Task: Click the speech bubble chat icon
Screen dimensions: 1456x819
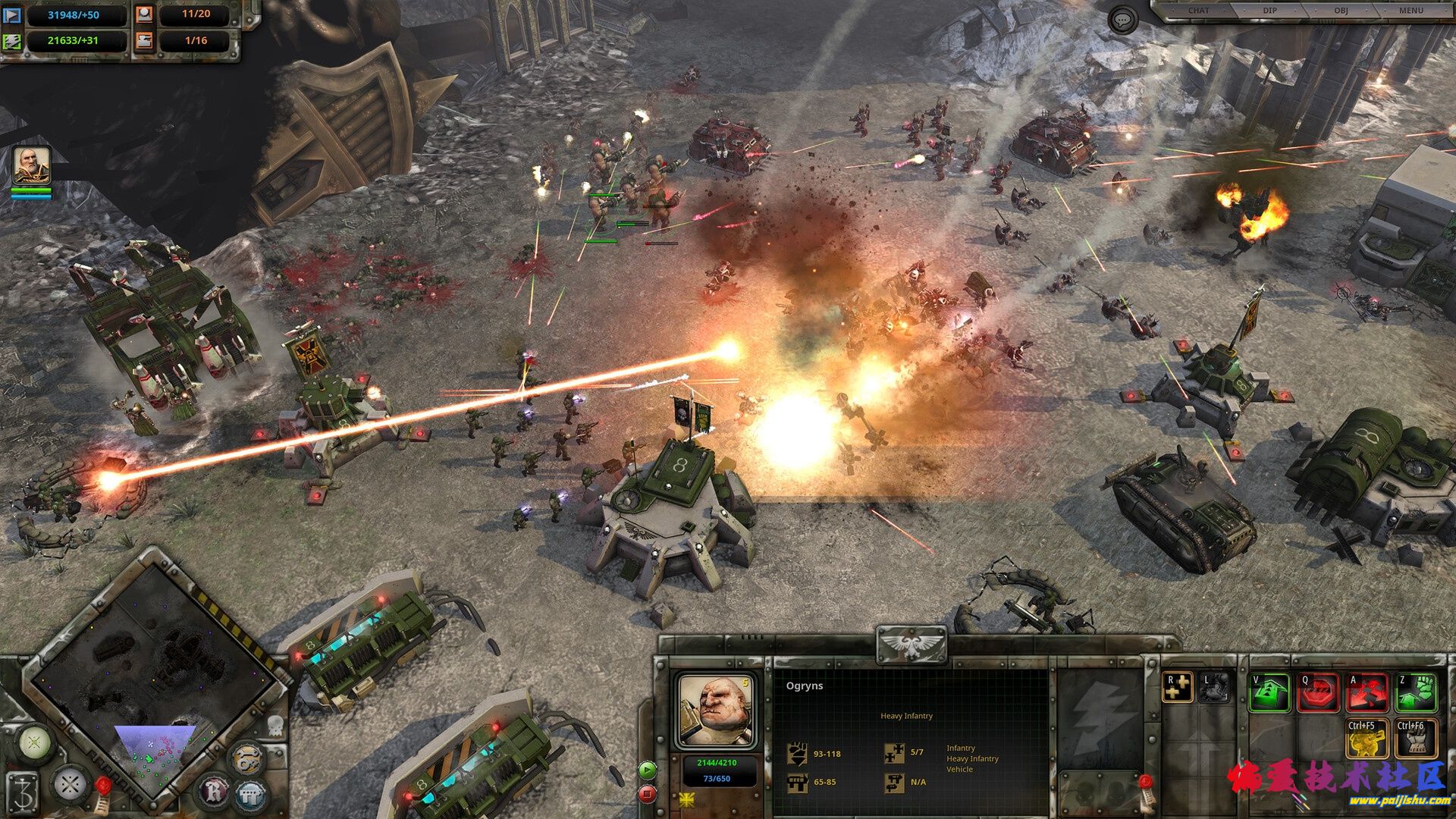Action: click(1122, 20)
